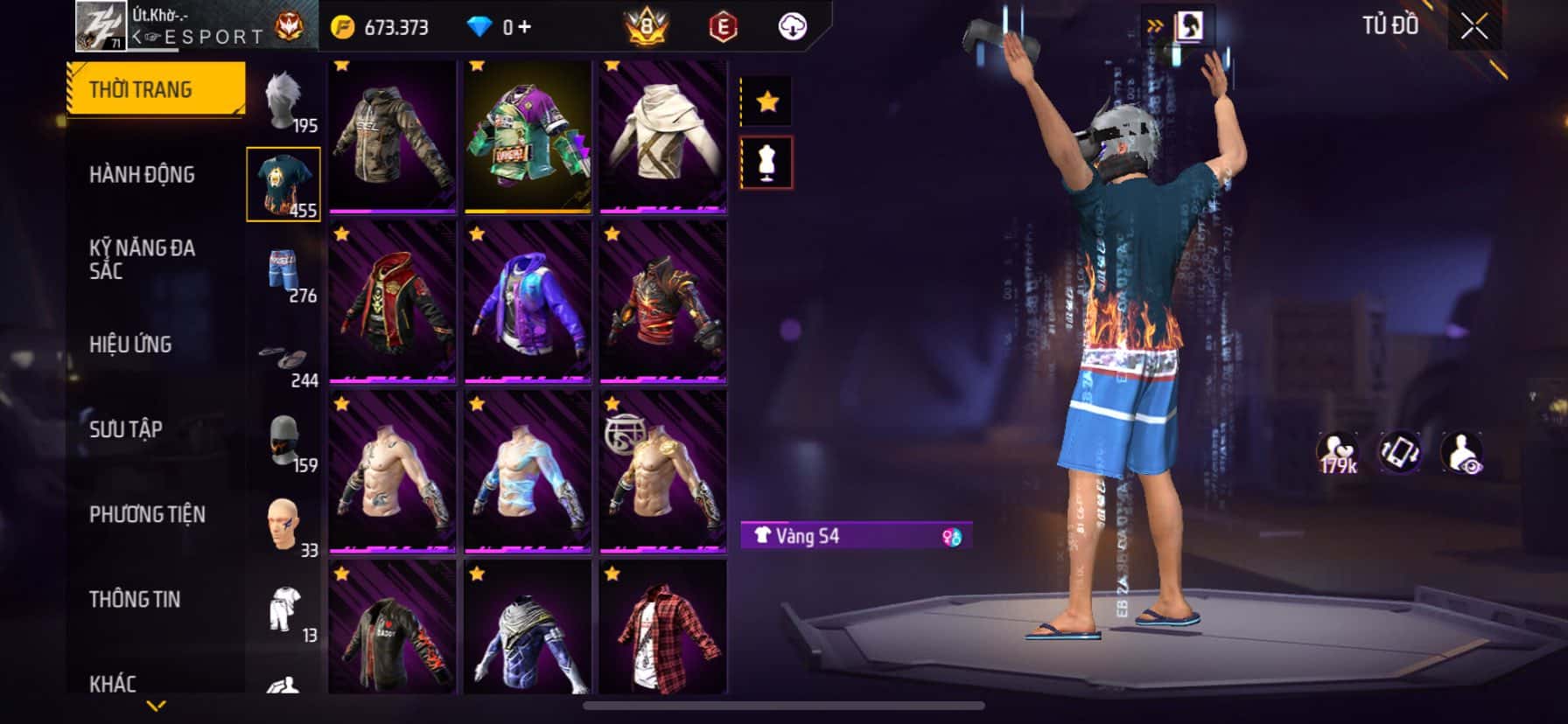Open the face category with 33 items
The height and width of the screenshot is (724, 1568).
284,525
